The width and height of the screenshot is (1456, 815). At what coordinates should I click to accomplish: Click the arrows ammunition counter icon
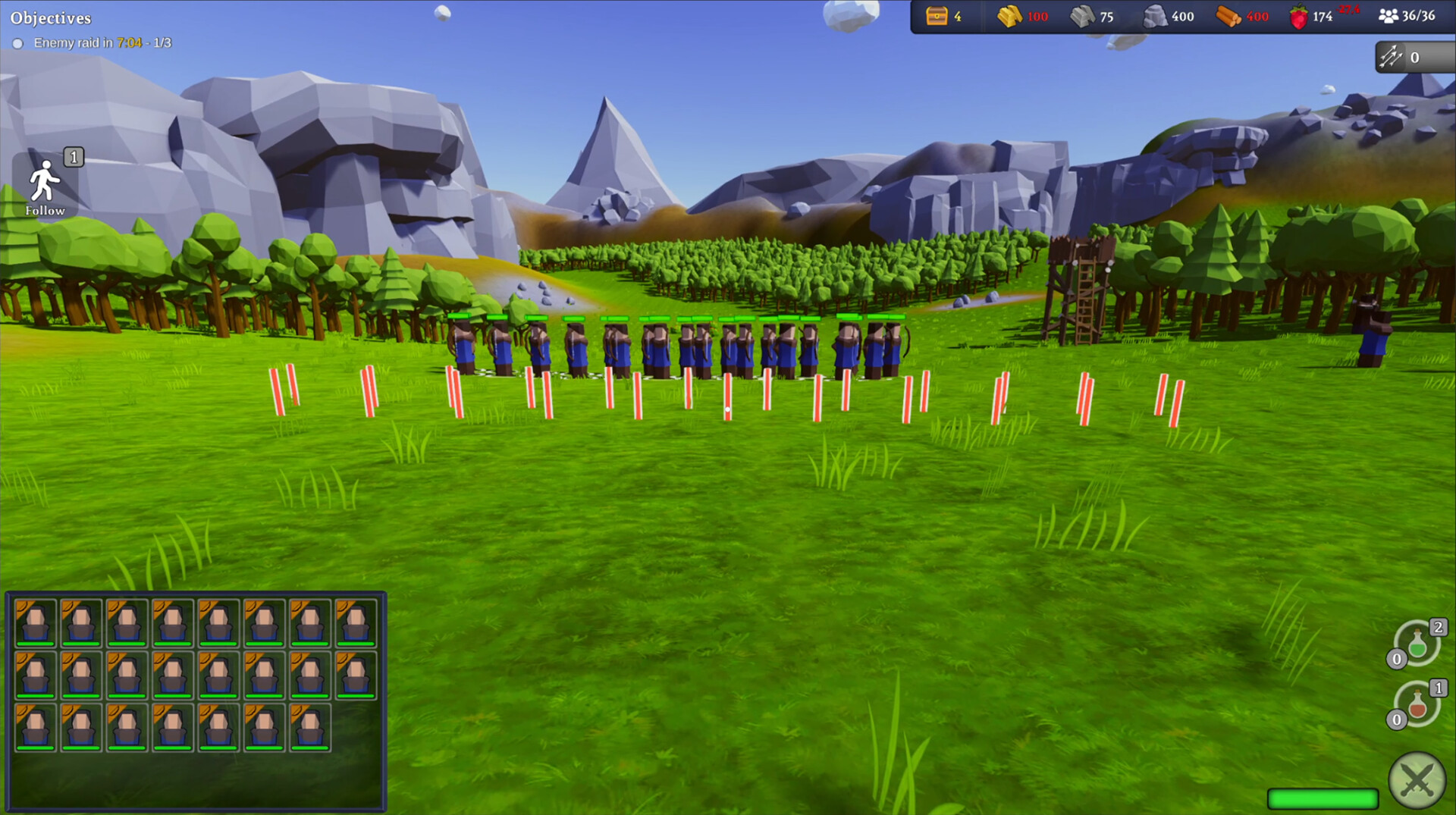click(1392, 55)
